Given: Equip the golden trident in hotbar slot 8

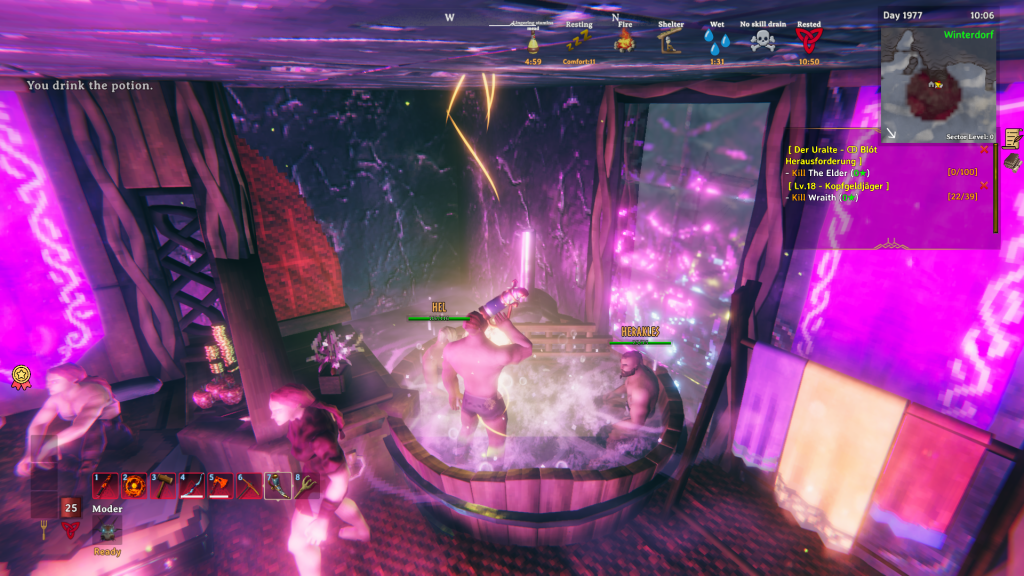Looking at the screenshot, I should coord(305,485).
